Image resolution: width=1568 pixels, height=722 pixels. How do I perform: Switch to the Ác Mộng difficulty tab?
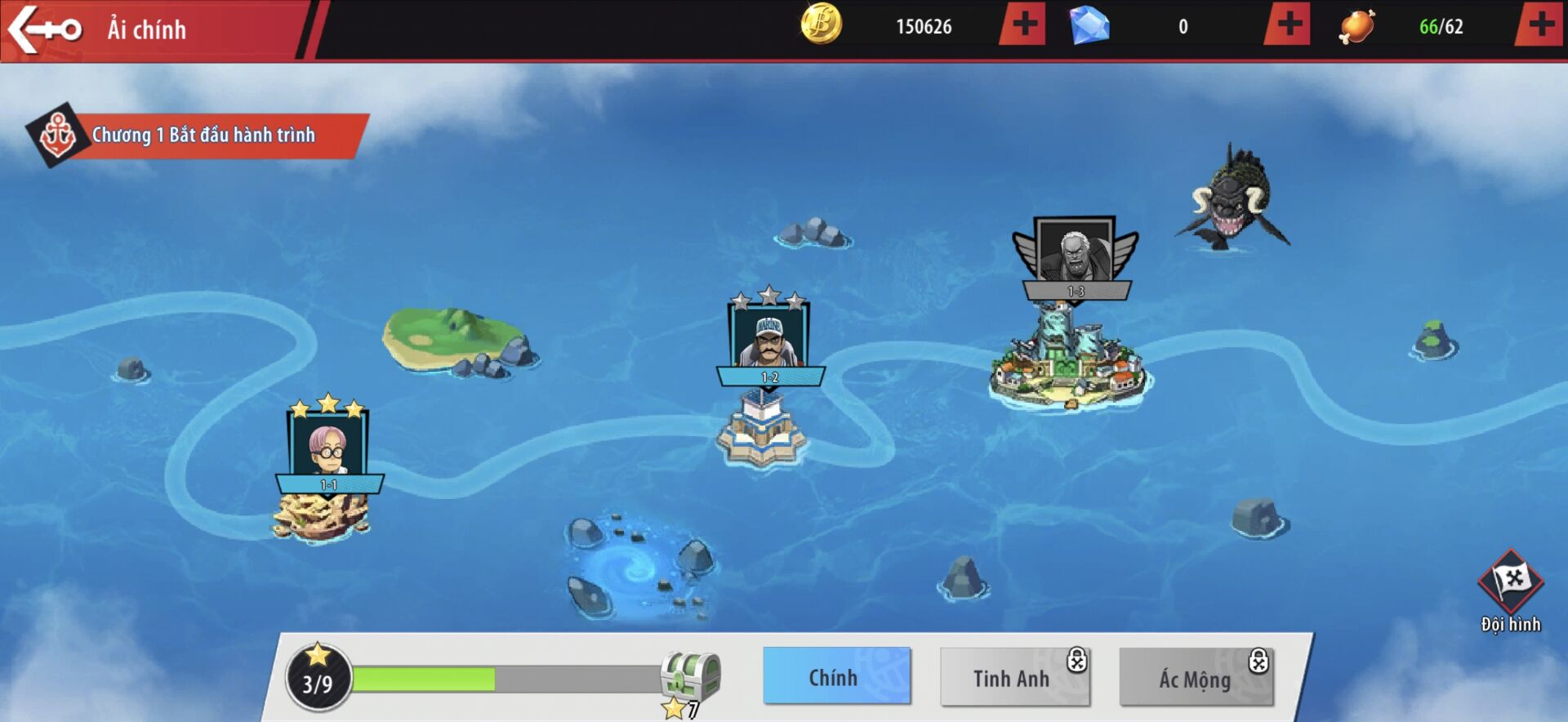[1195, 678]
